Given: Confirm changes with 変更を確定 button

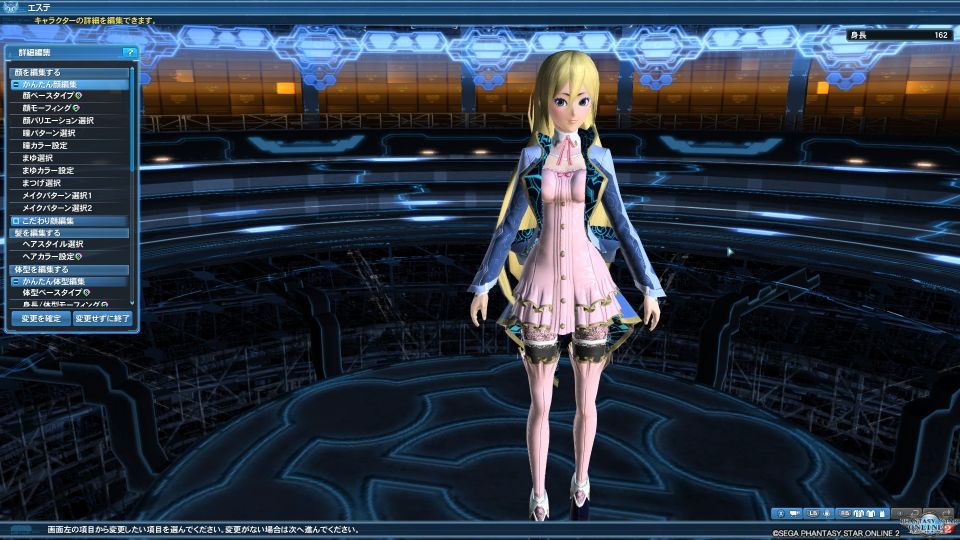Looking at the screenshot, I should 40,318.
